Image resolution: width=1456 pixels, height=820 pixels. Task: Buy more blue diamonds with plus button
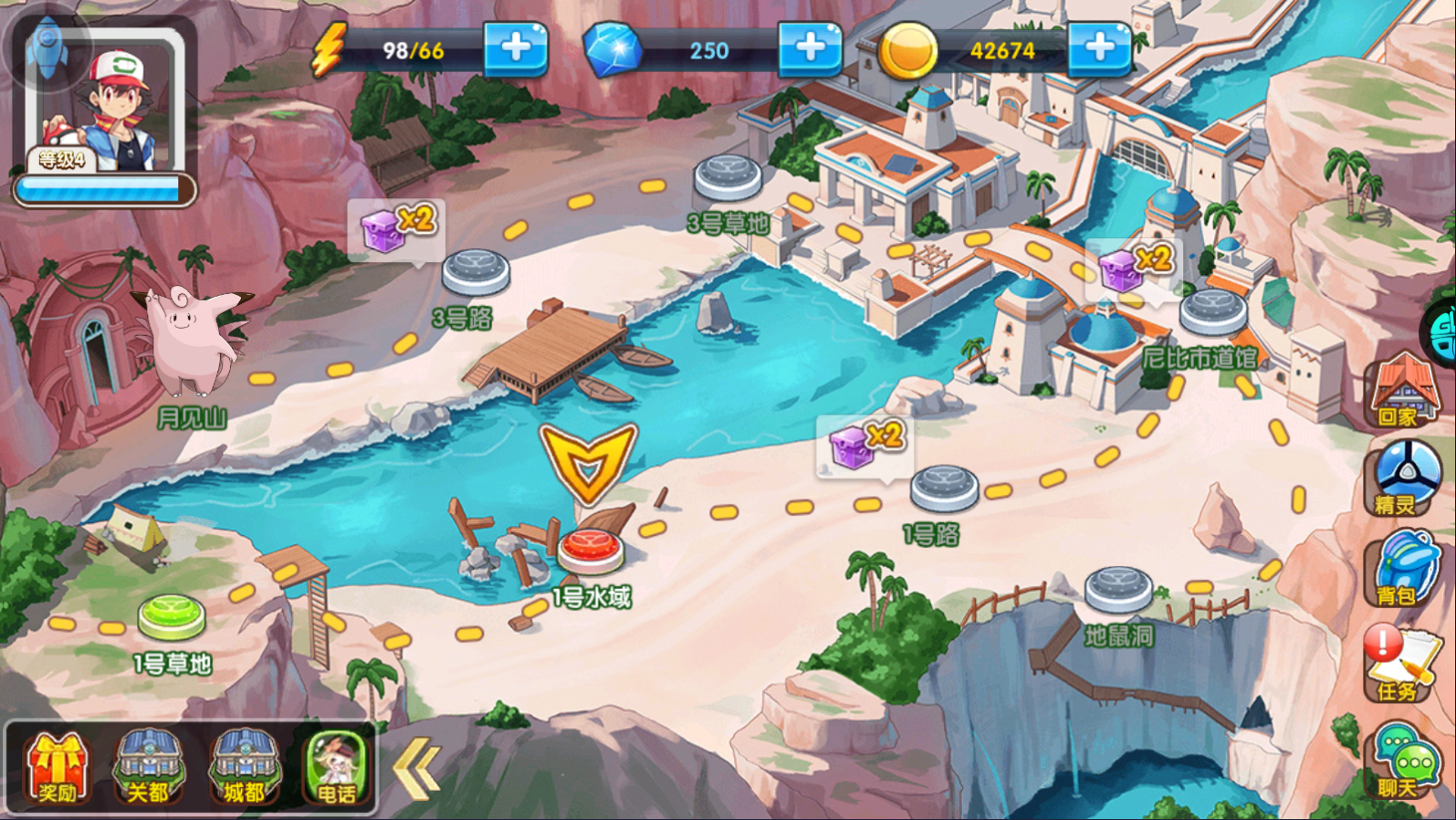click(810, 48)
